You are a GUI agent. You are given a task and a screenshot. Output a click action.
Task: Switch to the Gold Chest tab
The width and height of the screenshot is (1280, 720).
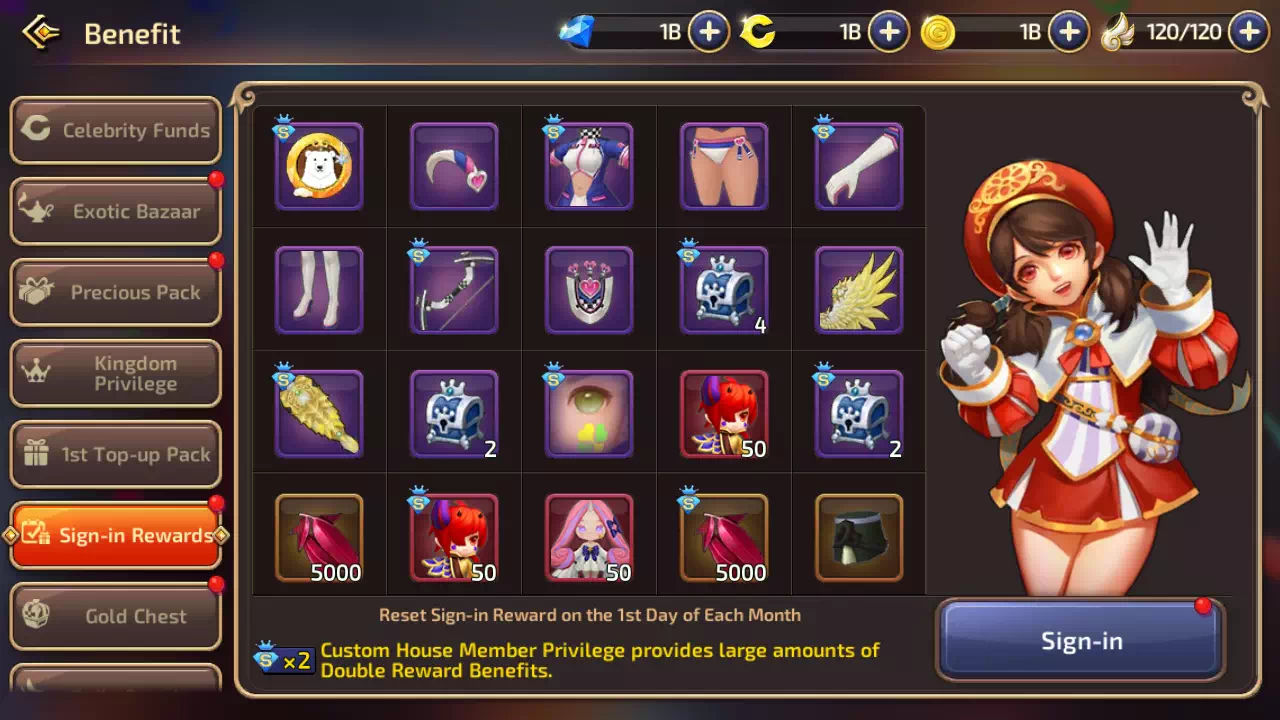click(x=116, y=616)
